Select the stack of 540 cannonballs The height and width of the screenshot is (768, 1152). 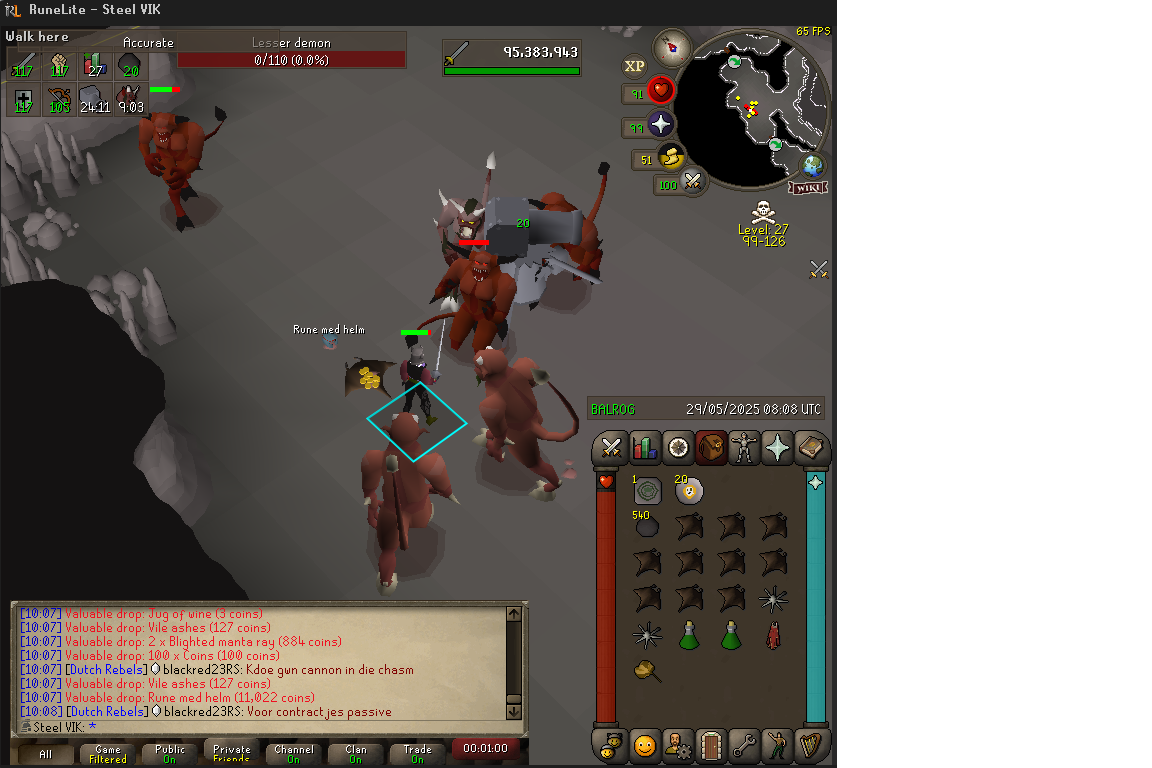point(647,527)
